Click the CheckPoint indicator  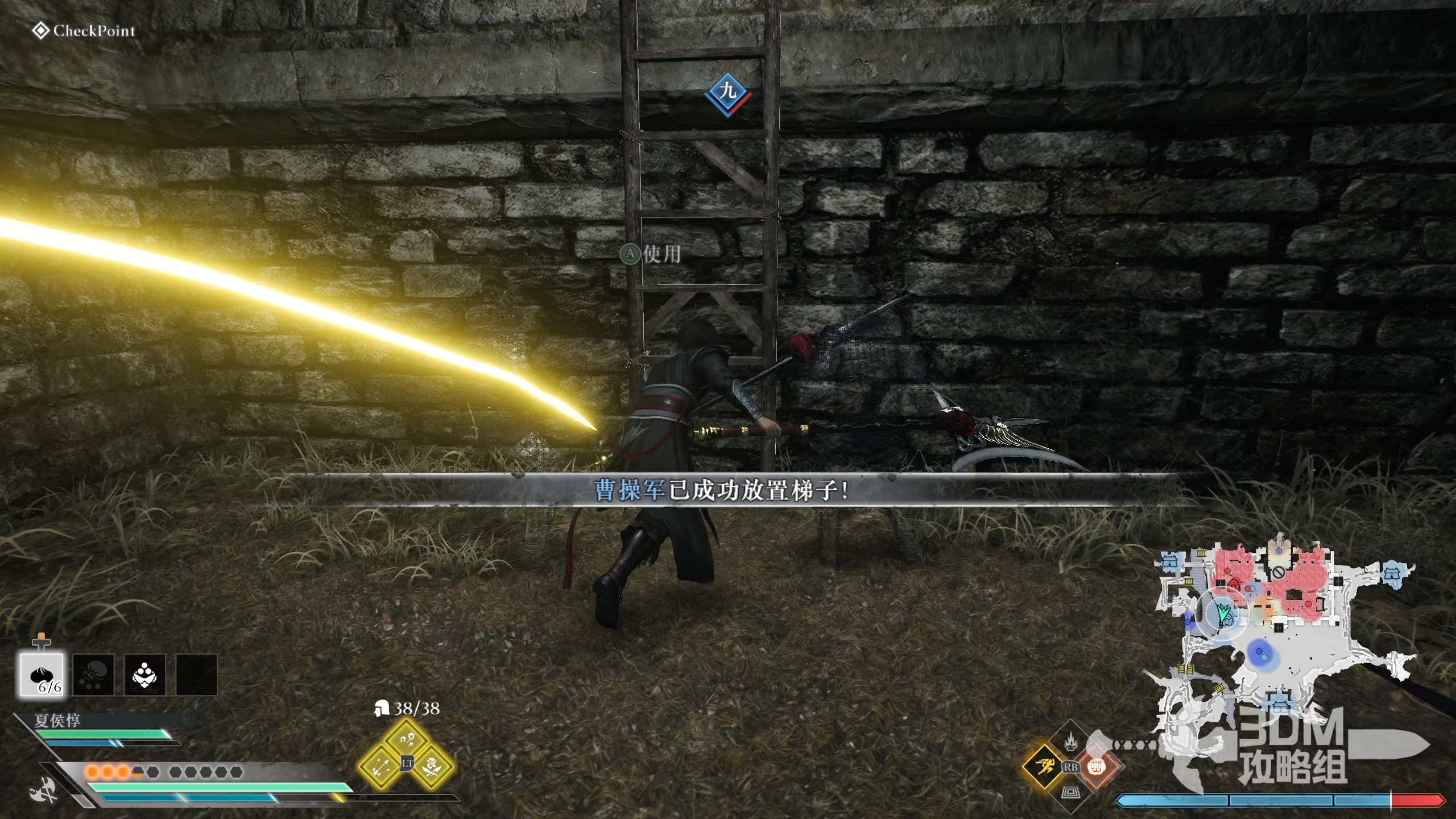(84, 31)
